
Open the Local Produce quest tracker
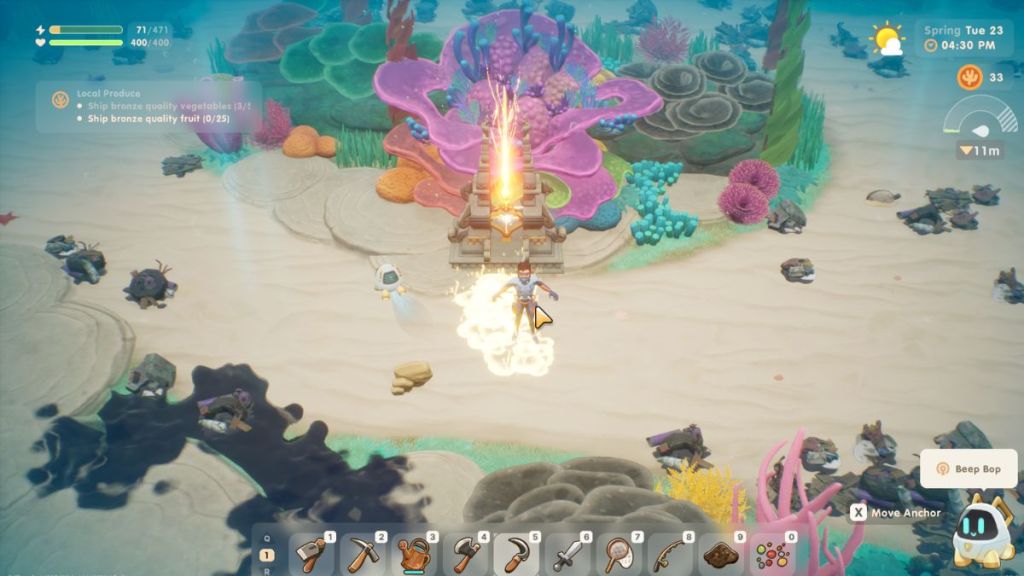click(148, 106)
